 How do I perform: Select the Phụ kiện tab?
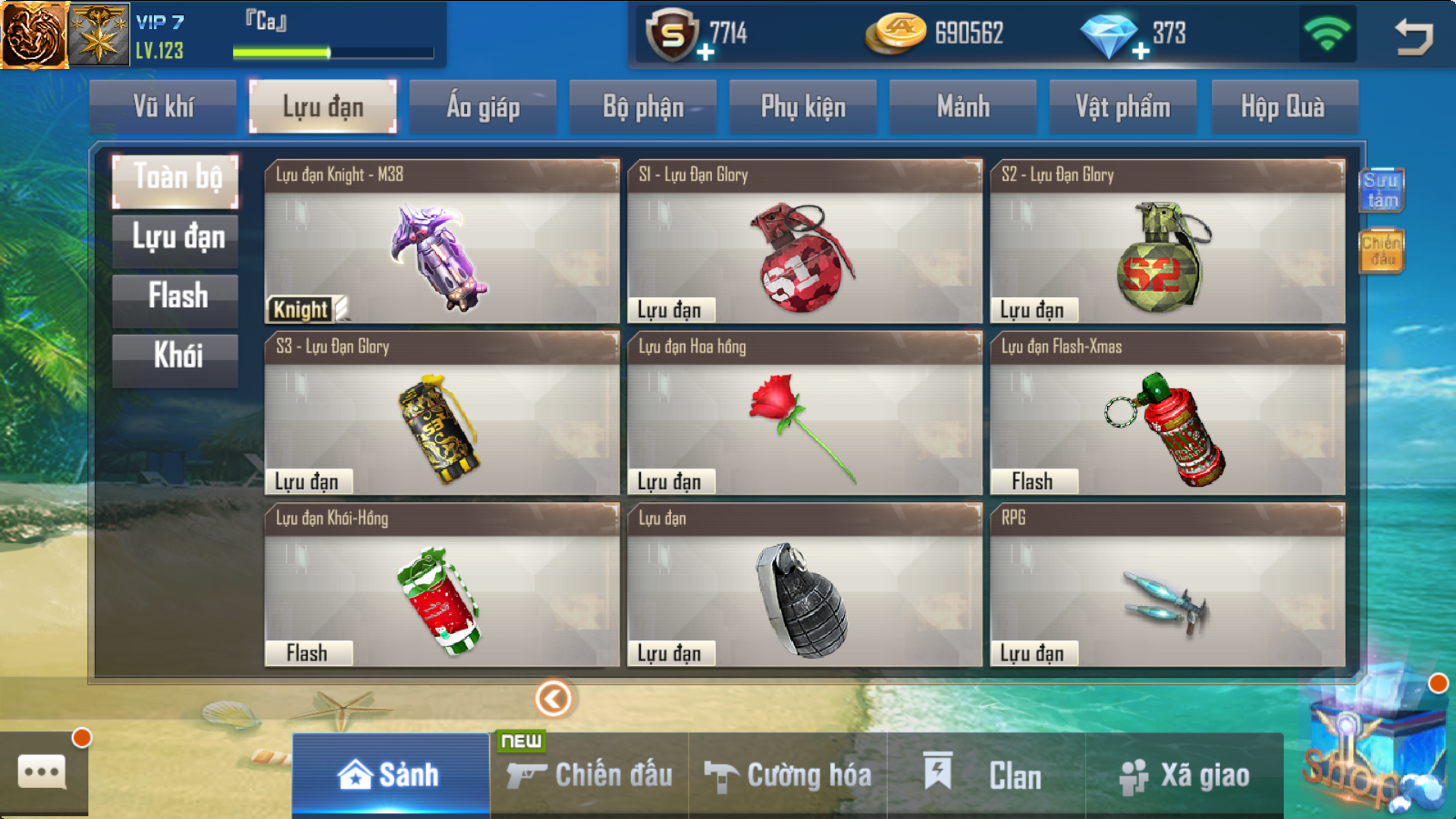[803, 107]
